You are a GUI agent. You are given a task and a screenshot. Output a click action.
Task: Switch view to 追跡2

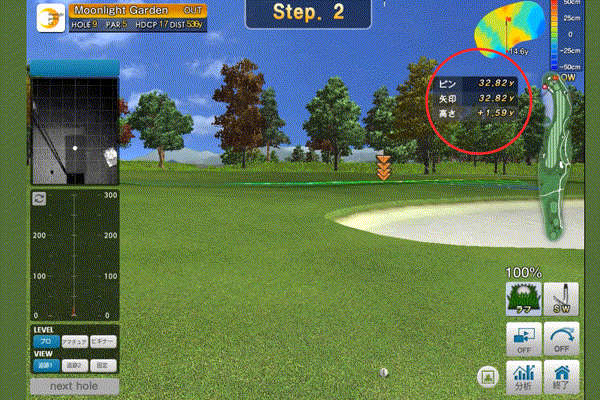tap(75, 364)
